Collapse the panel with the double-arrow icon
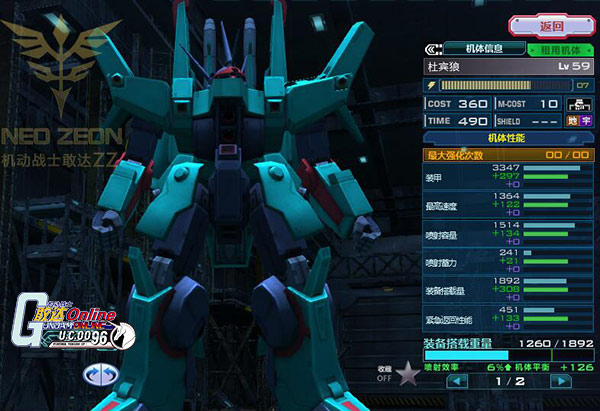 (x=435, y=47)
